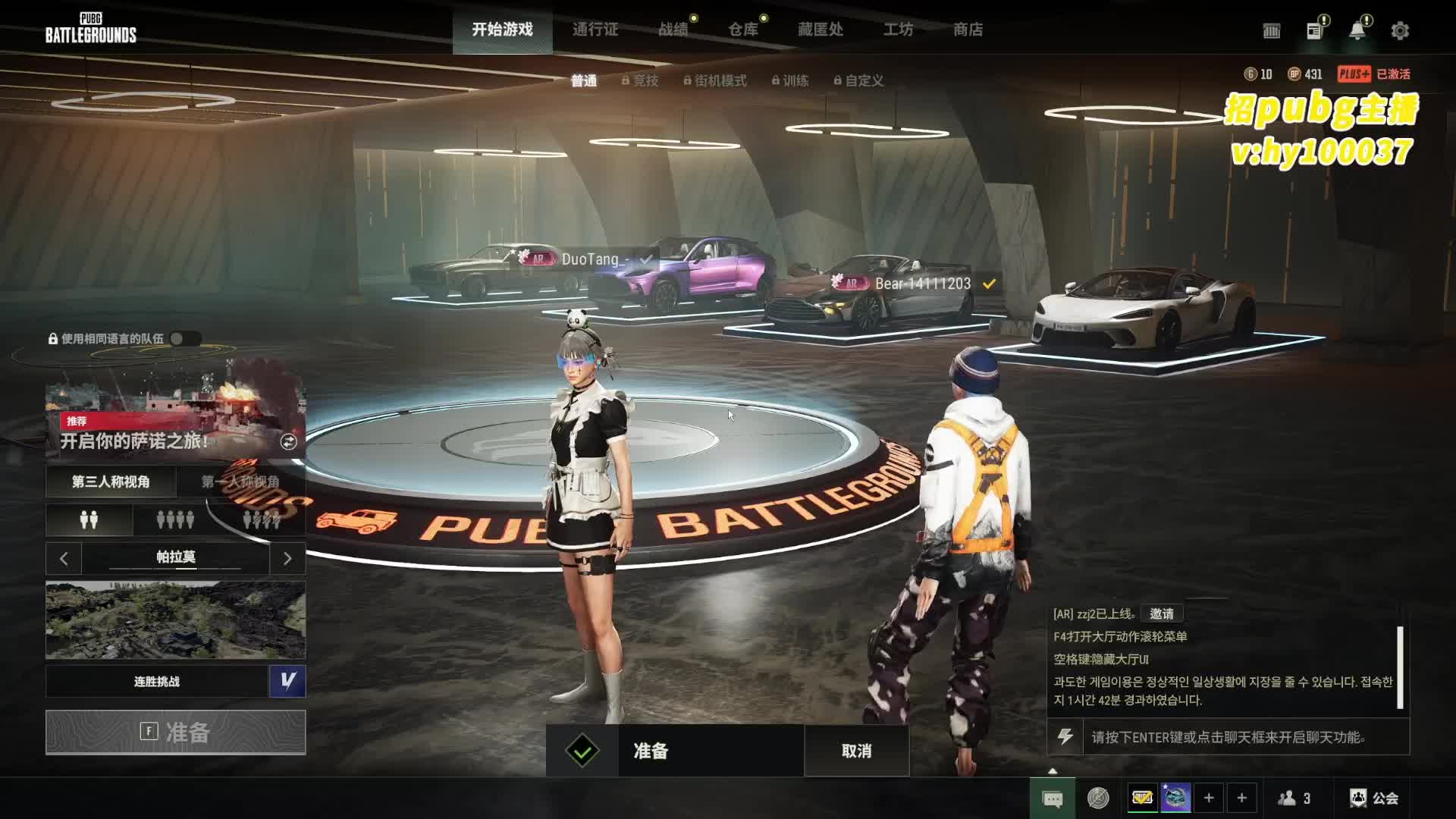This screenshot has height=819, width=1456.
Task: Open the 通行证 pass tab
Action: click(595, 30)
